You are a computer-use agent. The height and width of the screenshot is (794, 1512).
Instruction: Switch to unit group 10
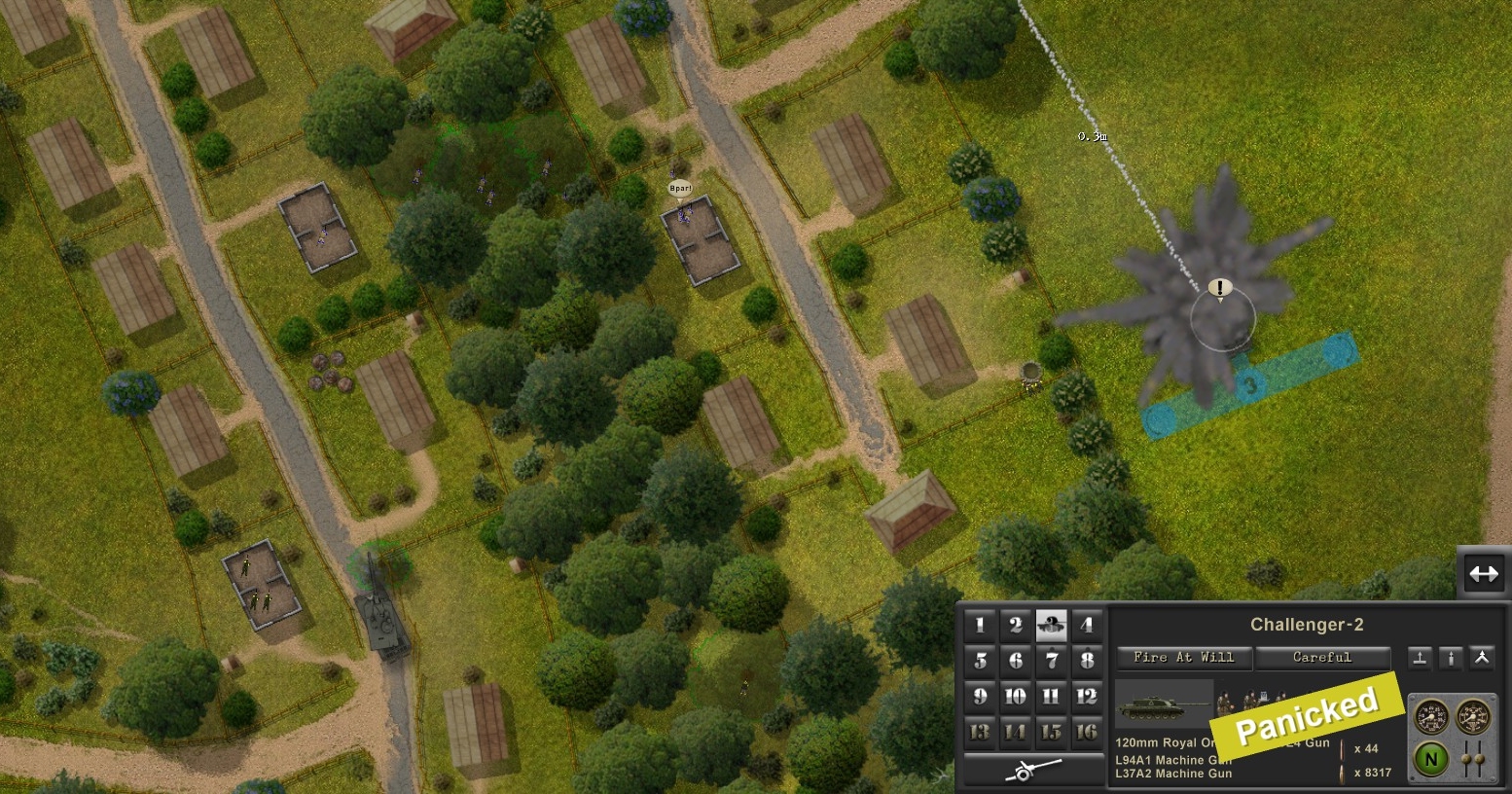pos(1016,696)
